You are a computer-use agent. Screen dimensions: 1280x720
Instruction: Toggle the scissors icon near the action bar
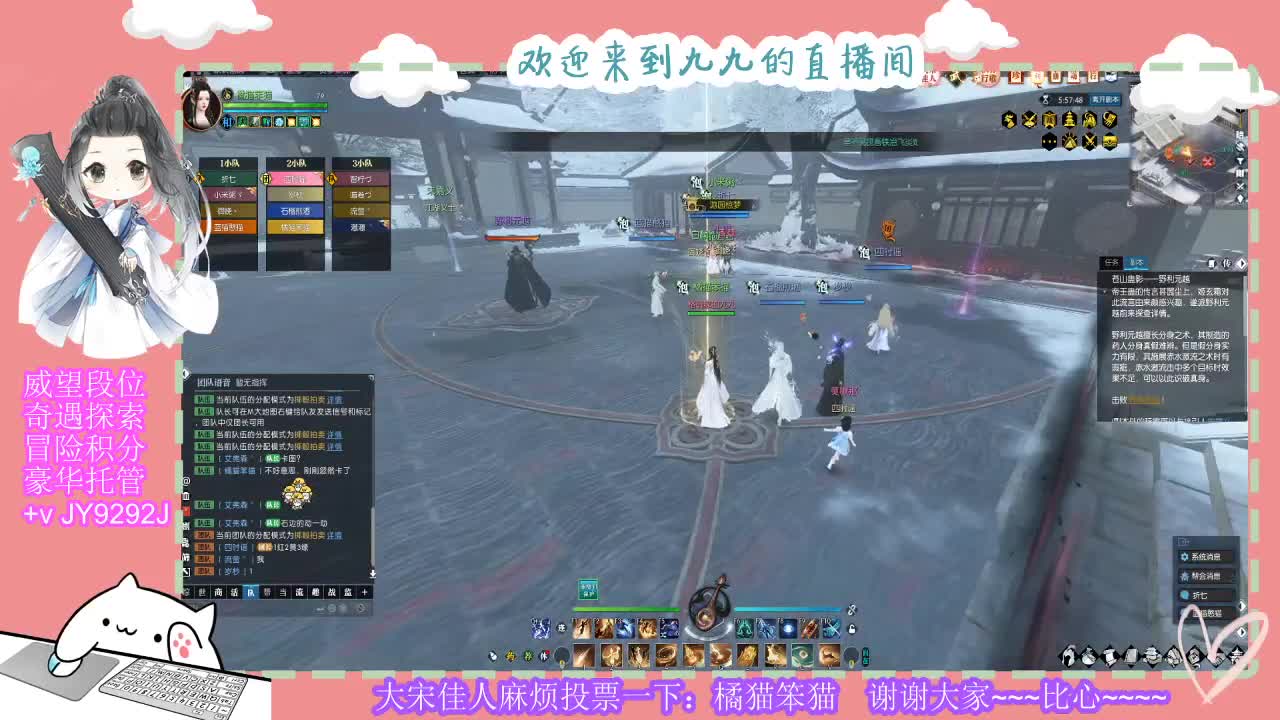coord(851,610)
